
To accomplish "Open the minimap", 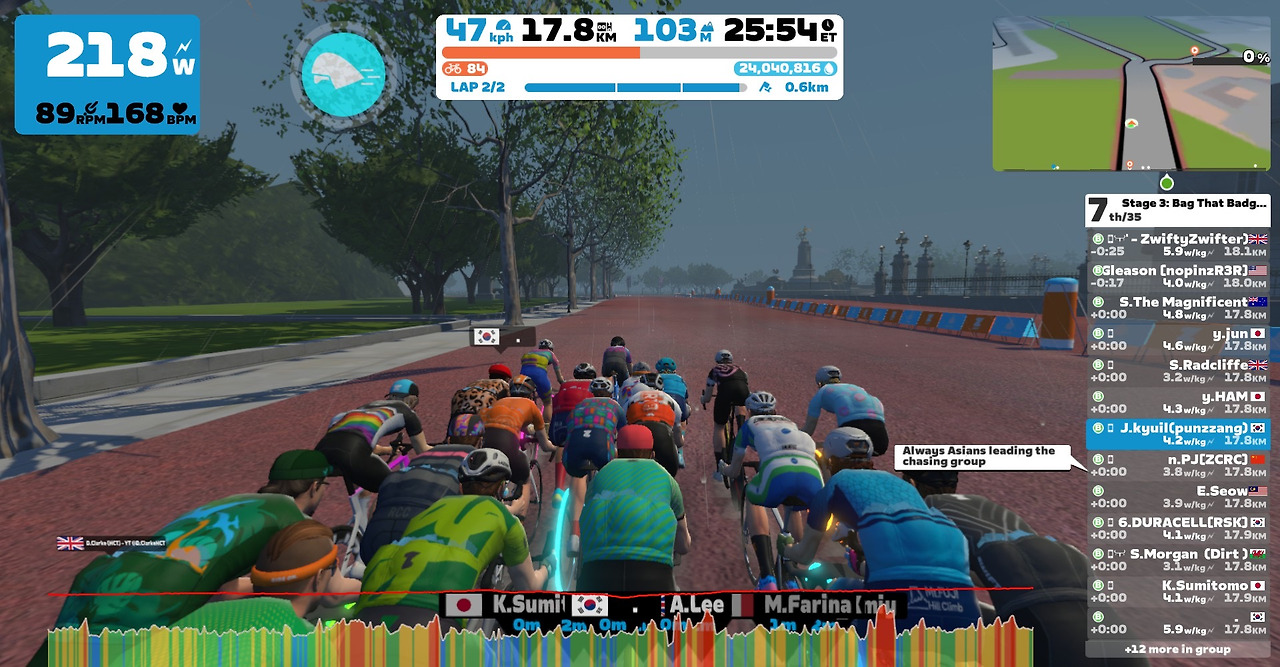I will (1131, 94).
